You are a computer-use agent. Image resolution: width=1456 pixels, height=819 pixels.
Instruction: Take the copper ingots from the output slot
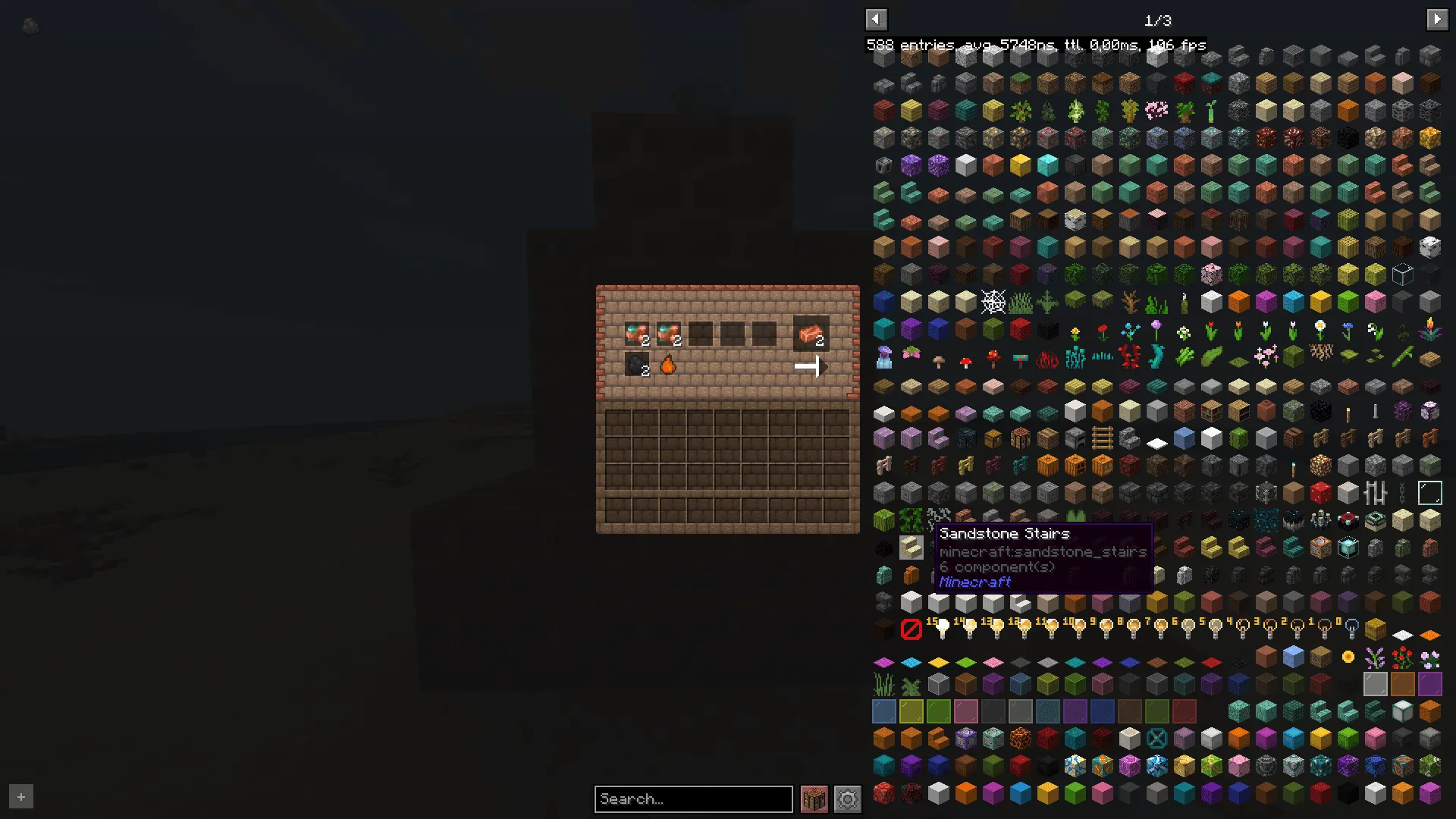pos(810,334)
